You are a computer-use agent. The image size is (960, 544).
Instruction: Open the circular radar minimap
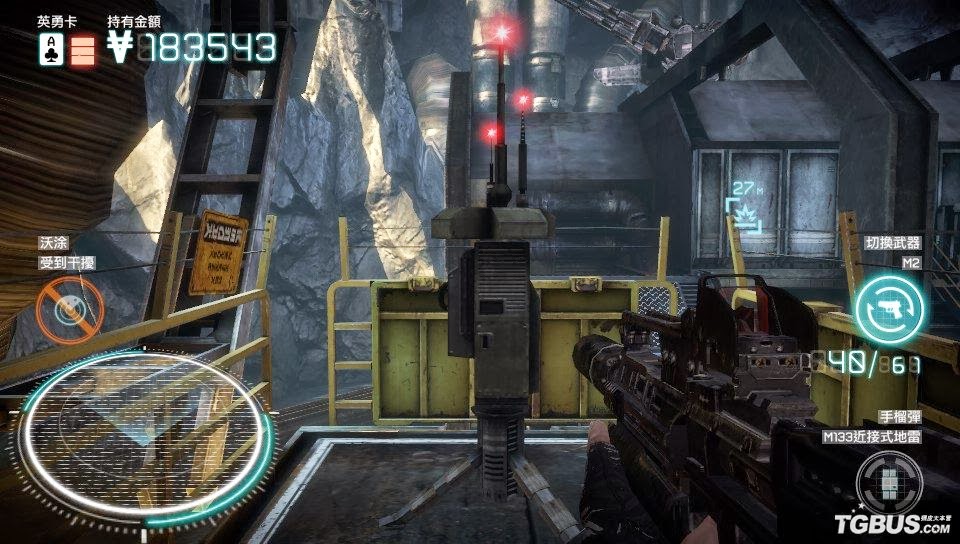145,432
